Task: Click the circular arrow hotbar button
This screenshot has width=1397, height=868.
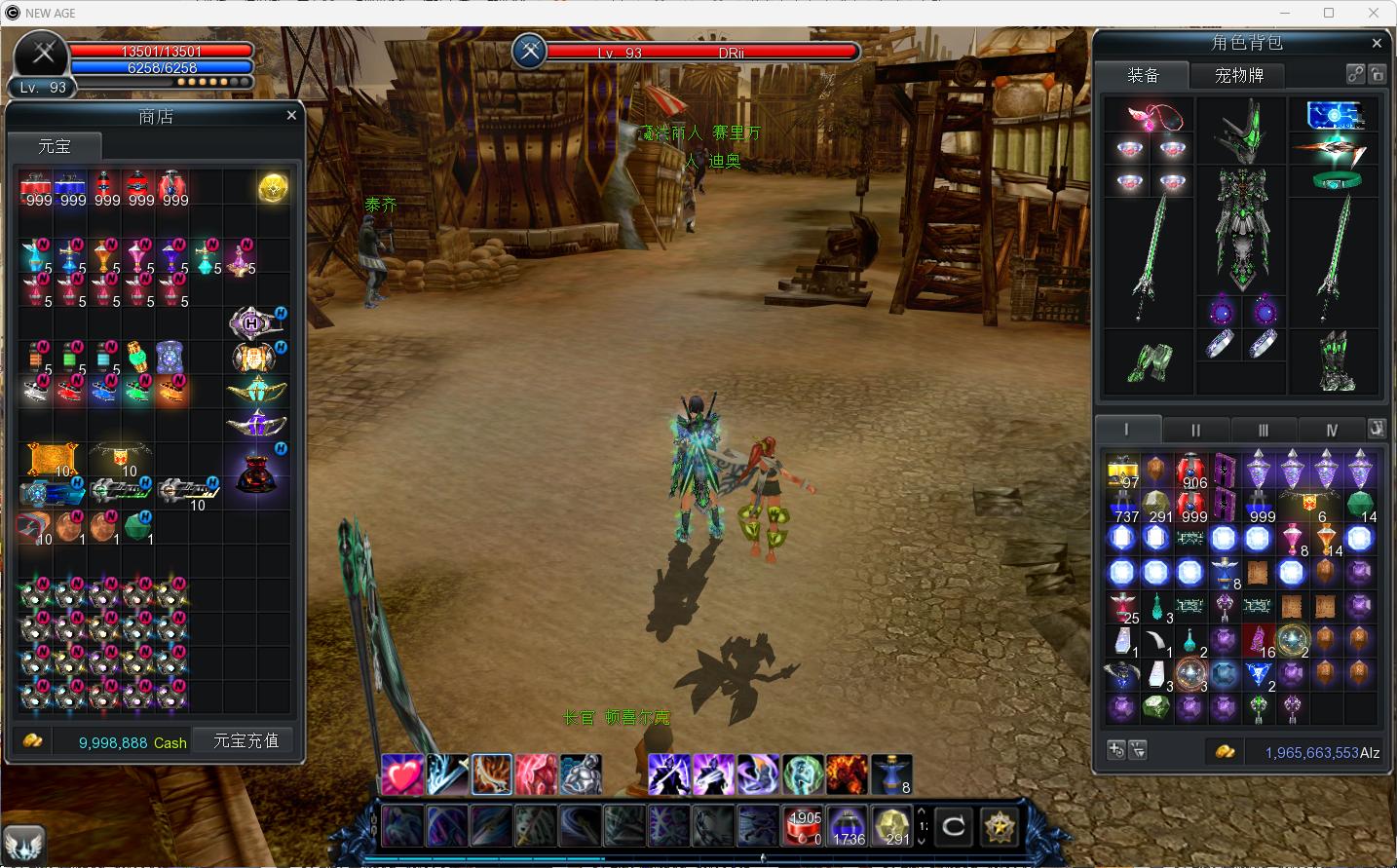Action: pos(953,827)
